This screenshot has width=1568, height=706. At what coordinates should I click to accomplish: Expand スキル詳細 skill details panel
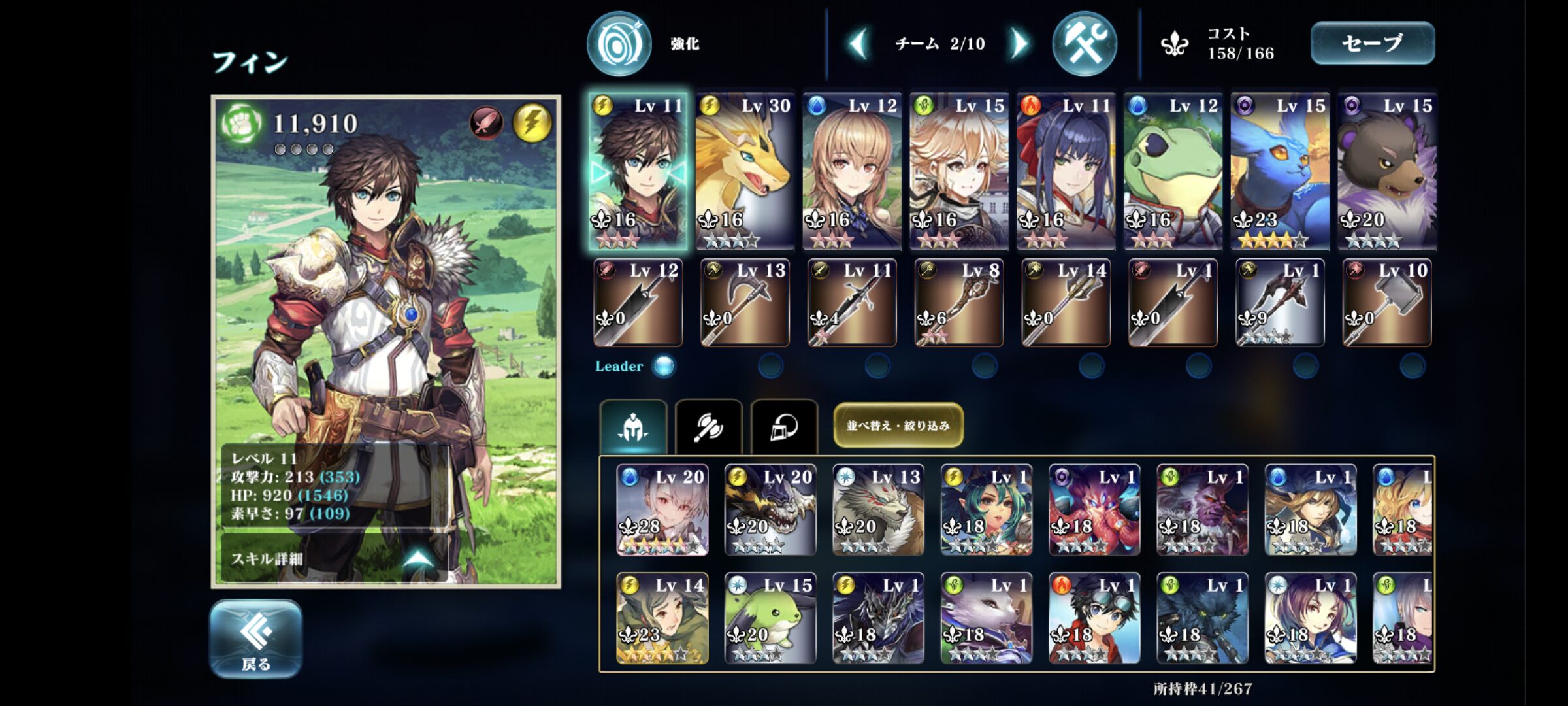click(335, 558)
